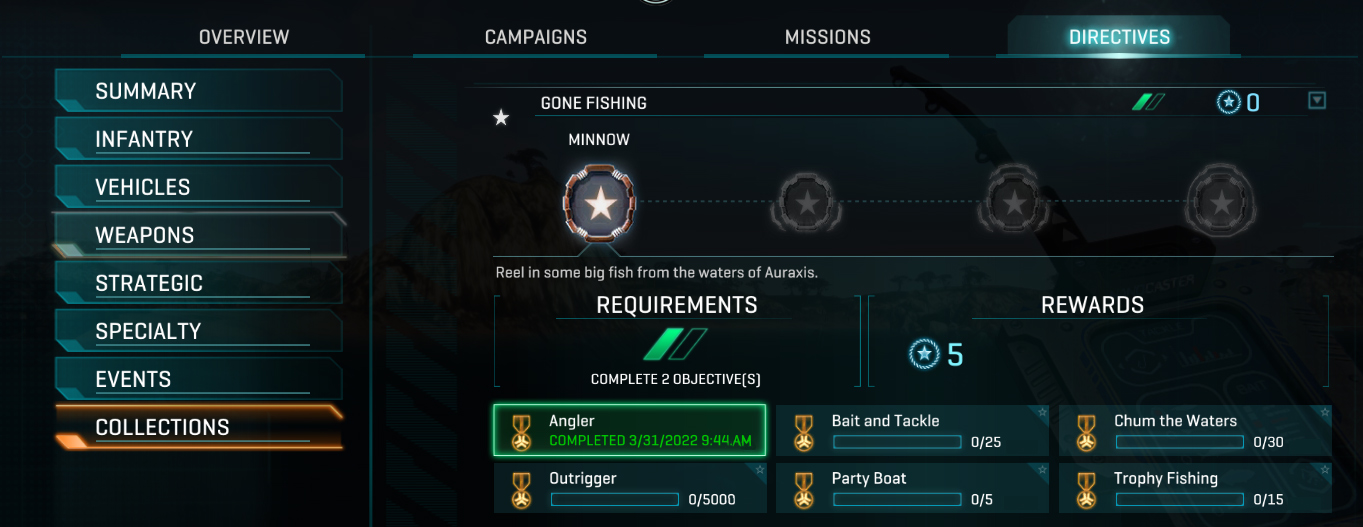Select the Minnow tier medal
The height and width of the screenshot is (527, 1363).
coord(600,204)
